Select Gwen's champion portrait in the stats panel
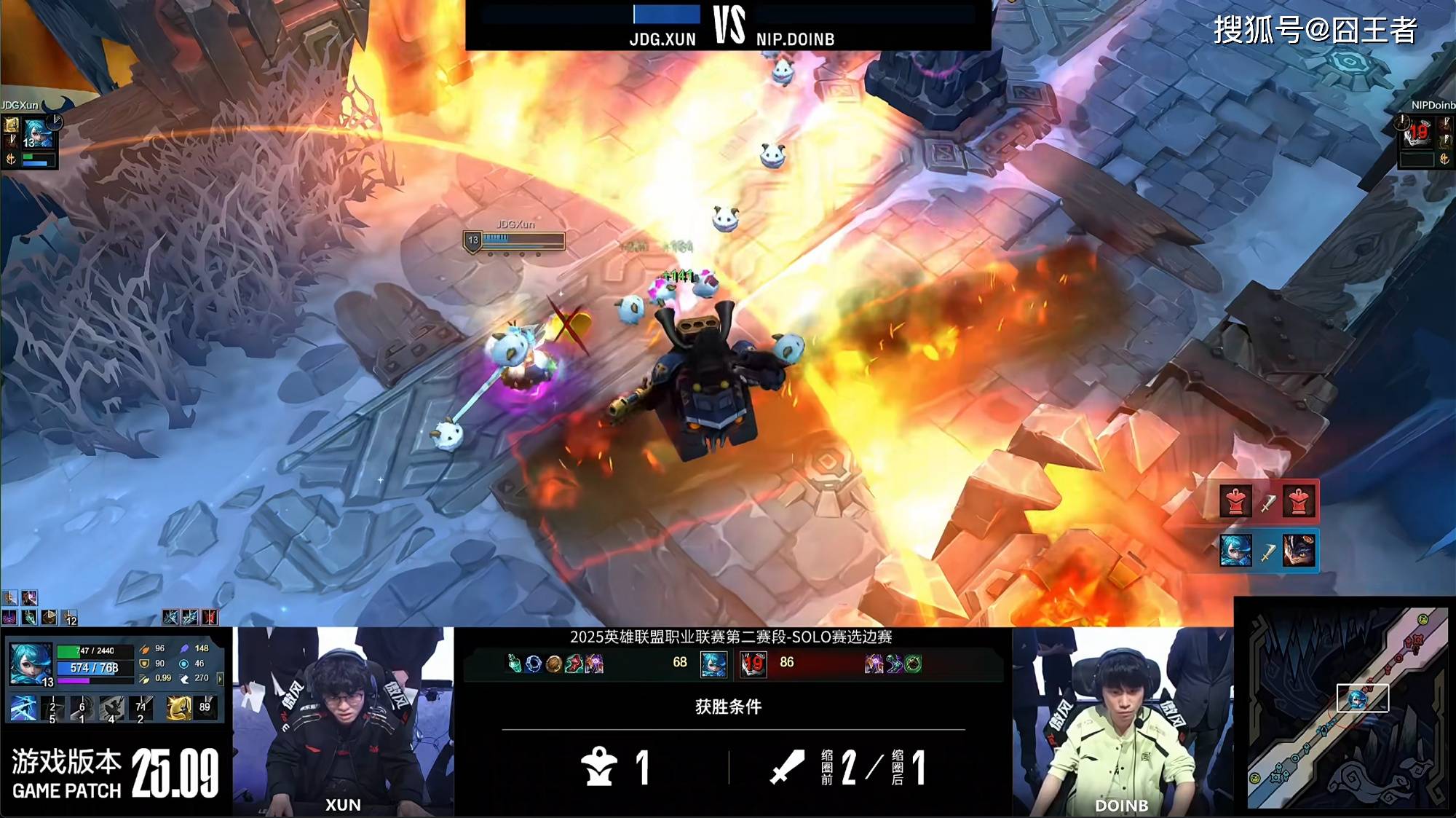 [31, 664]
